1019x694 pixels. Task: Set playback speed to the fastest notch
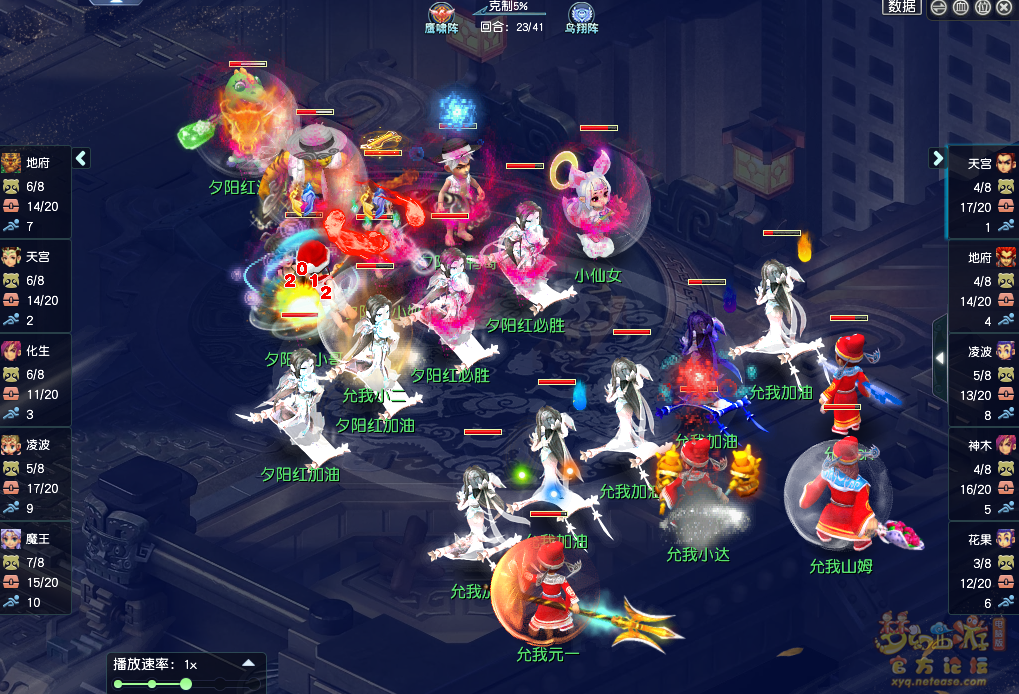tap(251, 684)
